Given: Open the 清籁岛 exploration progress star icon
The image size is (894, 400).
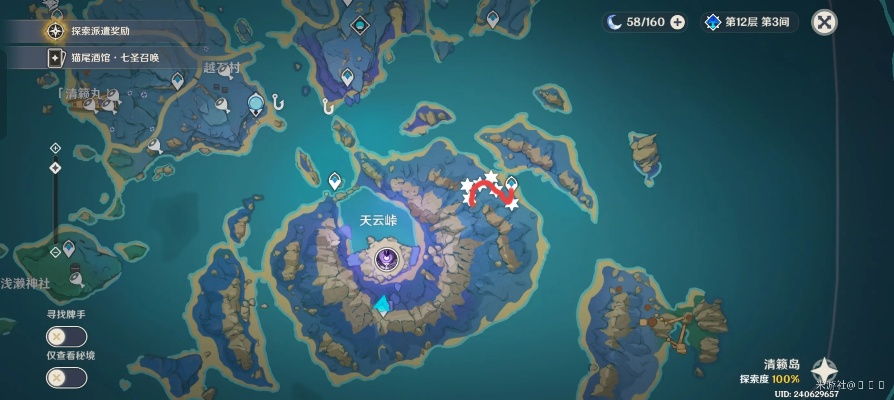Looking at the screenshot, I should 825,368.
